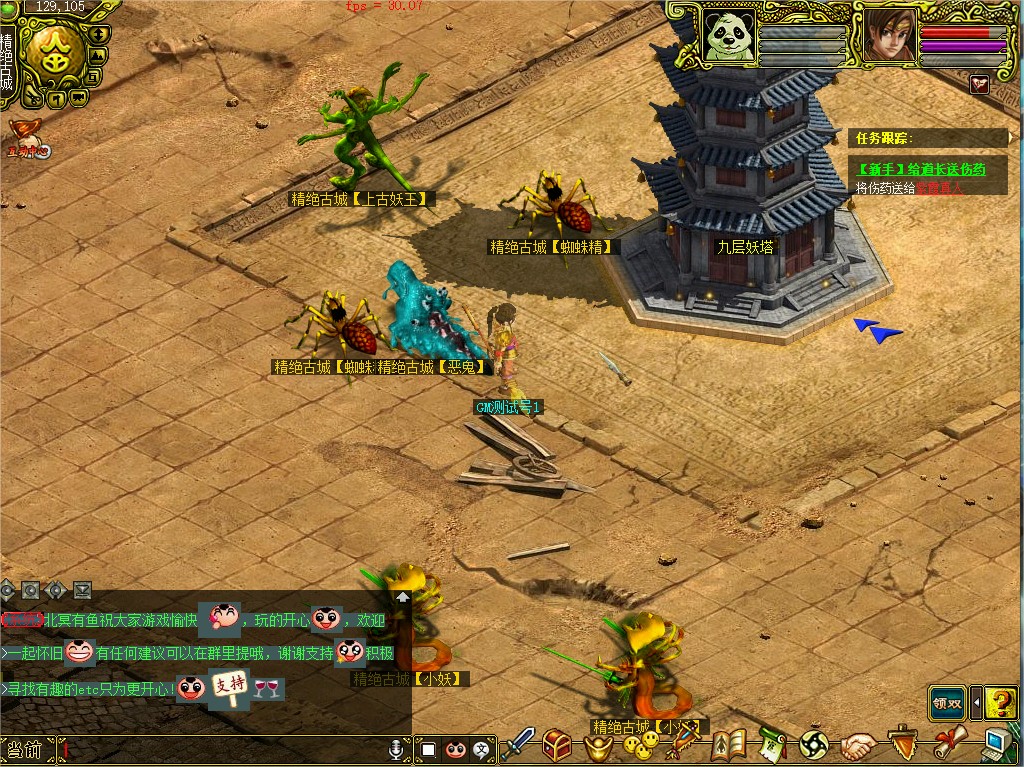Open the treasure chest inventory icon
The image size is (1024, 767).
(557, 744)
